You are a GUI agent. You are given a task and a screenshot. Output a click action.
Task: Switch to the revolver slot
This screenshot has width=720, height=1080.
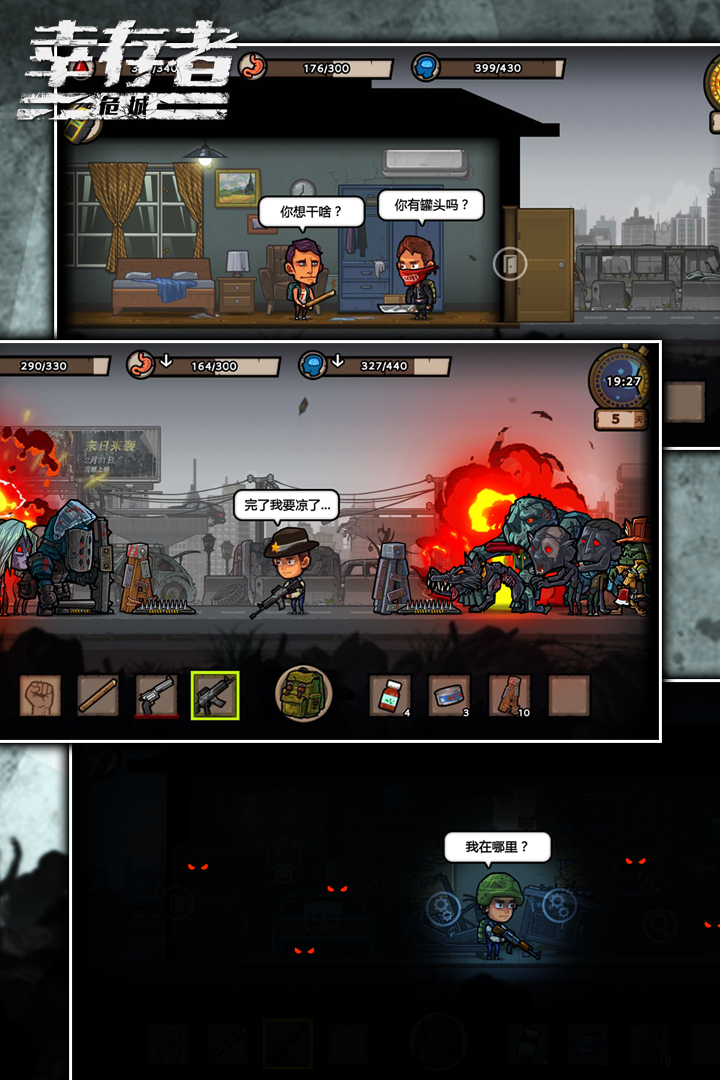click(x=156, y=696)
